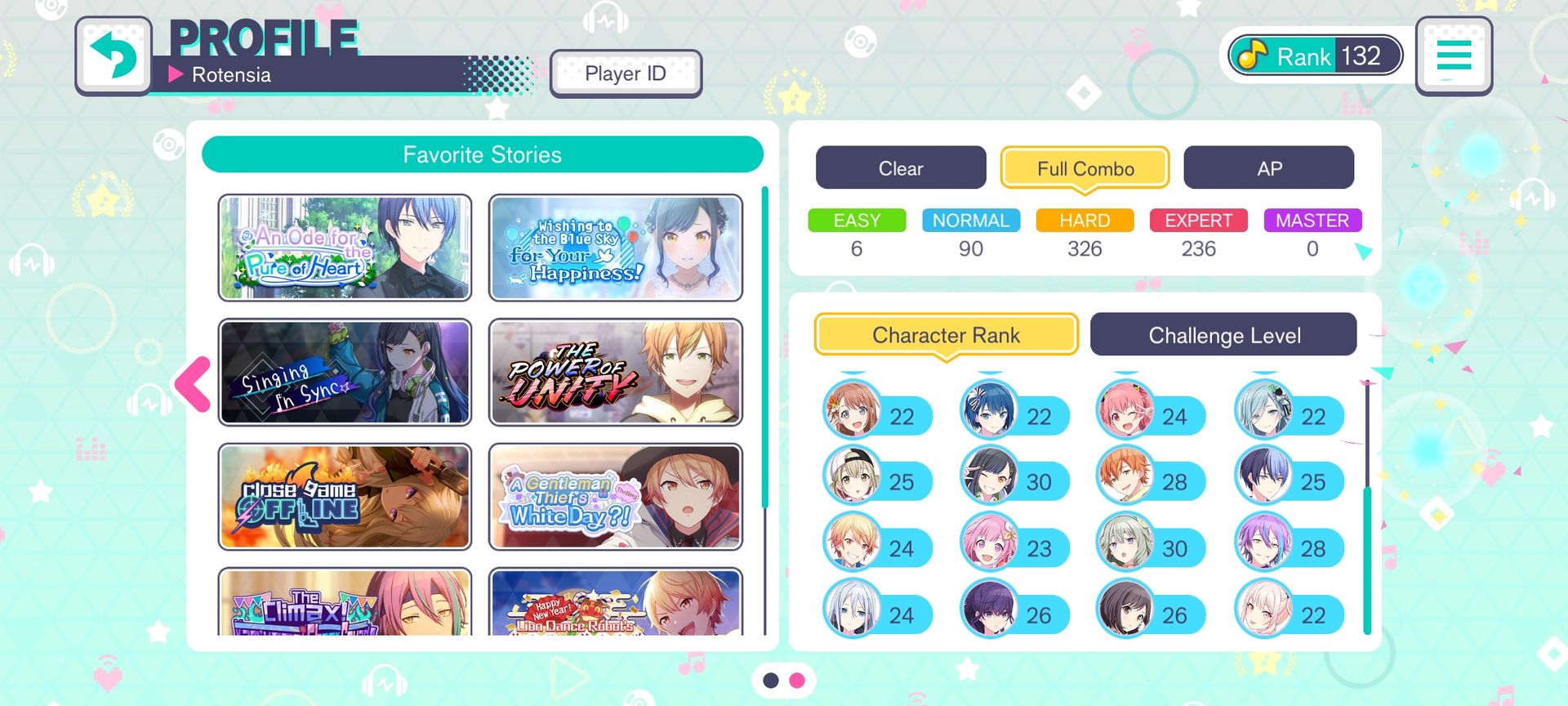
Task: Switch to the Challenge Level tab
Action: click(x=1223, y=335)
